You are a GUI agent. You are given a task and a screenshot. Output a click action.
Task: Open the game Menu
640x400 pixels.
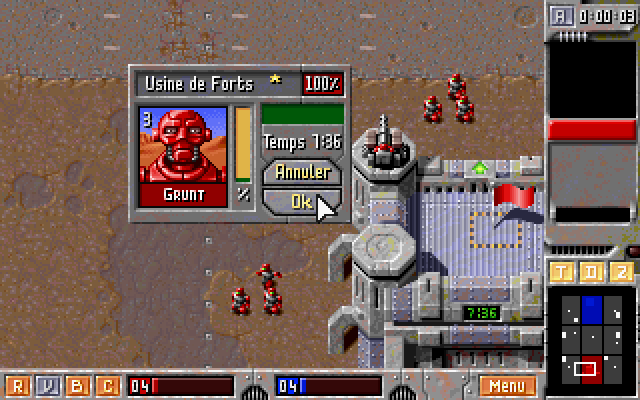click(507, 385)
